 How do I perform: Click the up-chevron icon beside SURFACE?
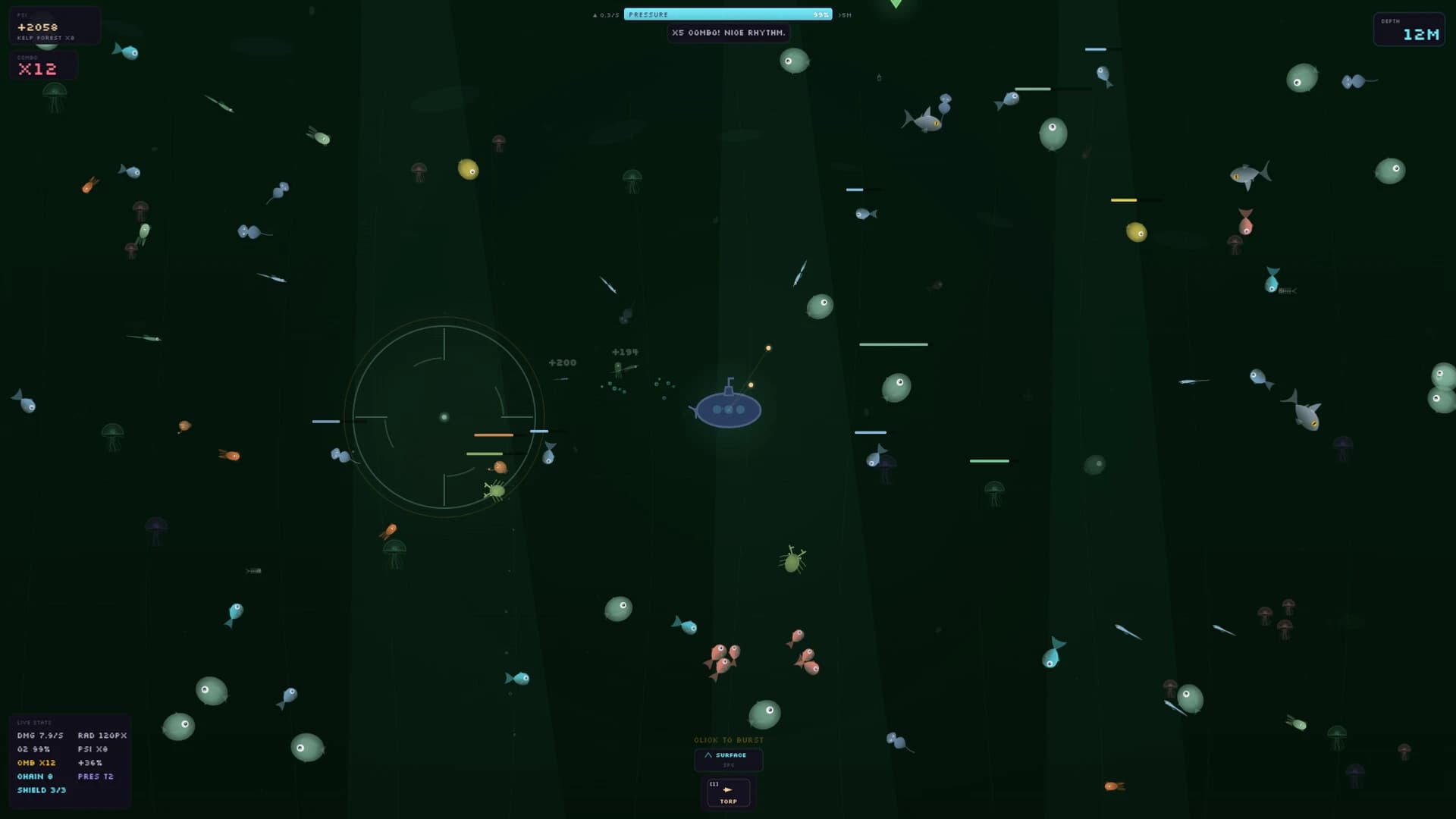(711, 755)
